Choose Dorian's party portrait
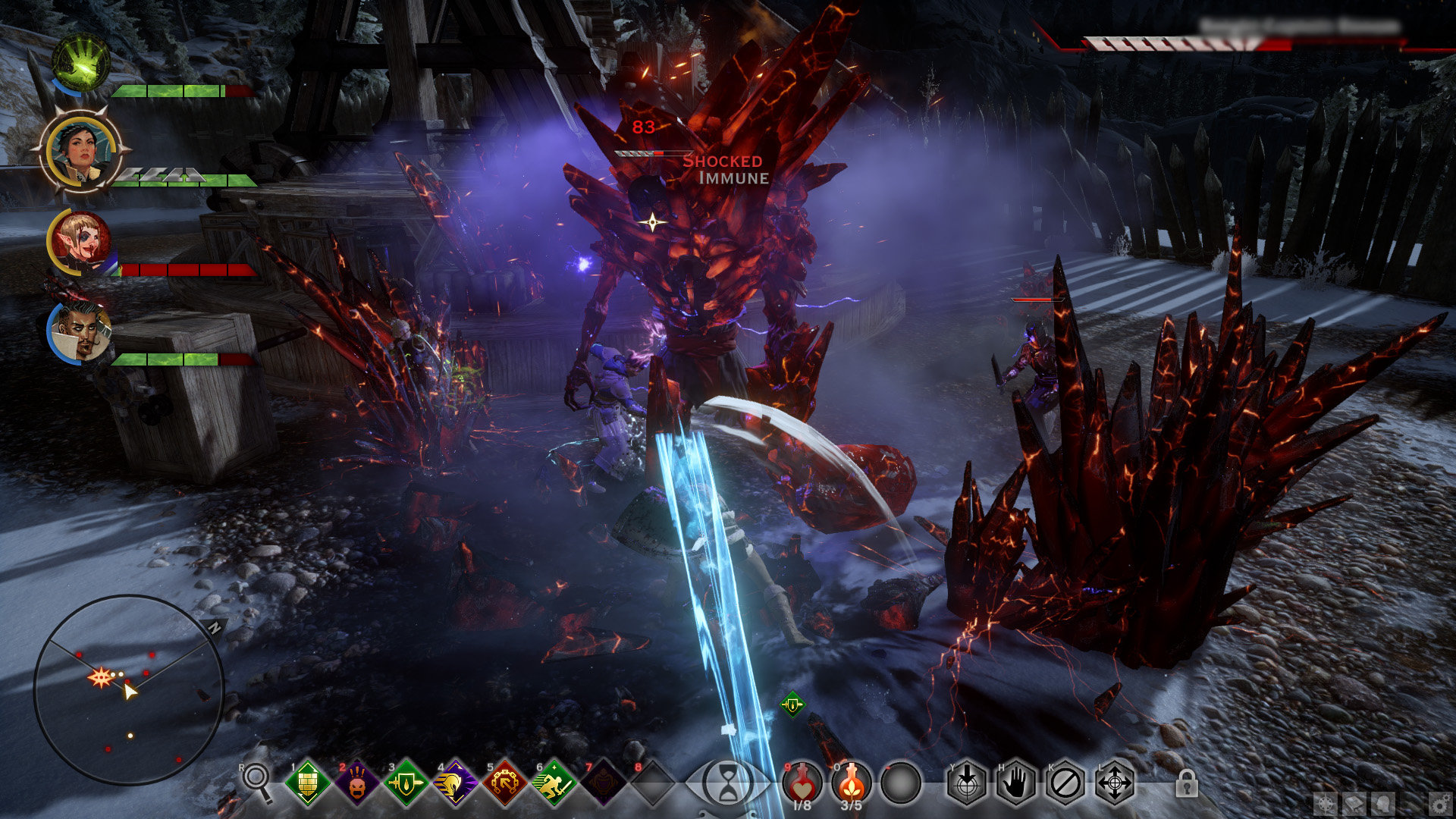1456x819 pixels. click(x=80, y=331)
